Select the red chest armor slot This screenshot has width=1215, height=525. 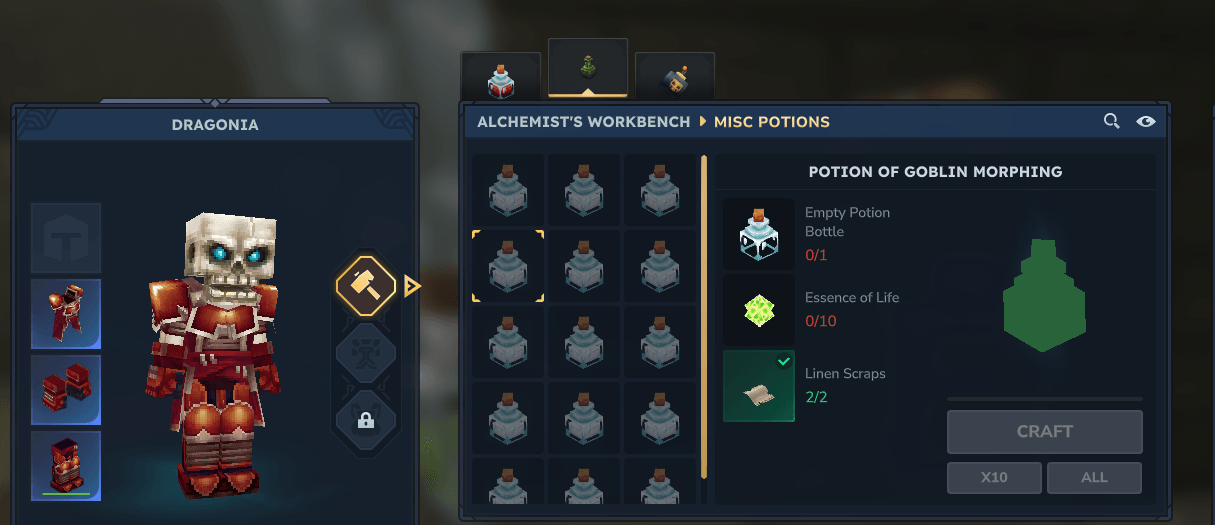[66, 314]
